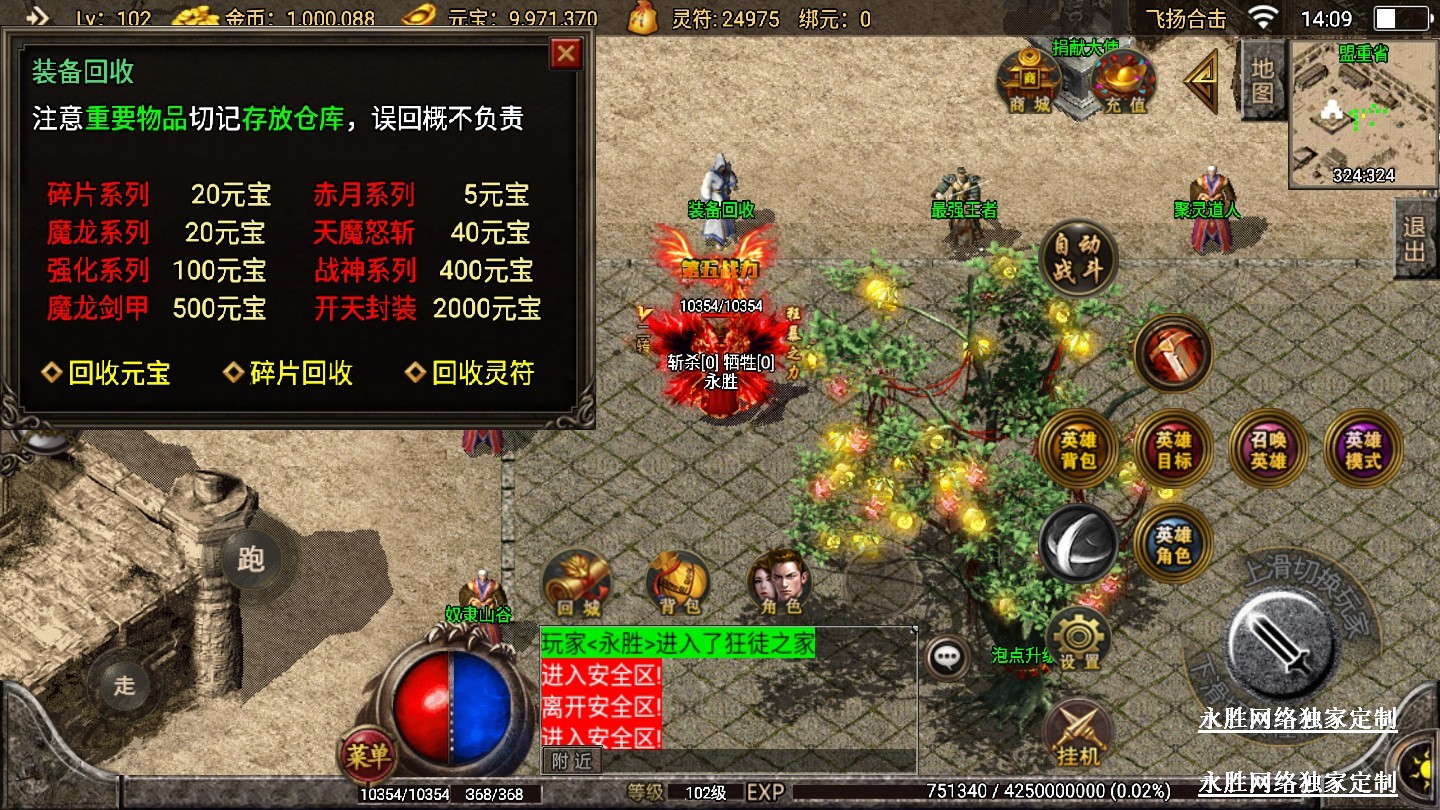Select the 碎片回收 option
Screen dimensions: 1440x810
(x=288, y=373)
